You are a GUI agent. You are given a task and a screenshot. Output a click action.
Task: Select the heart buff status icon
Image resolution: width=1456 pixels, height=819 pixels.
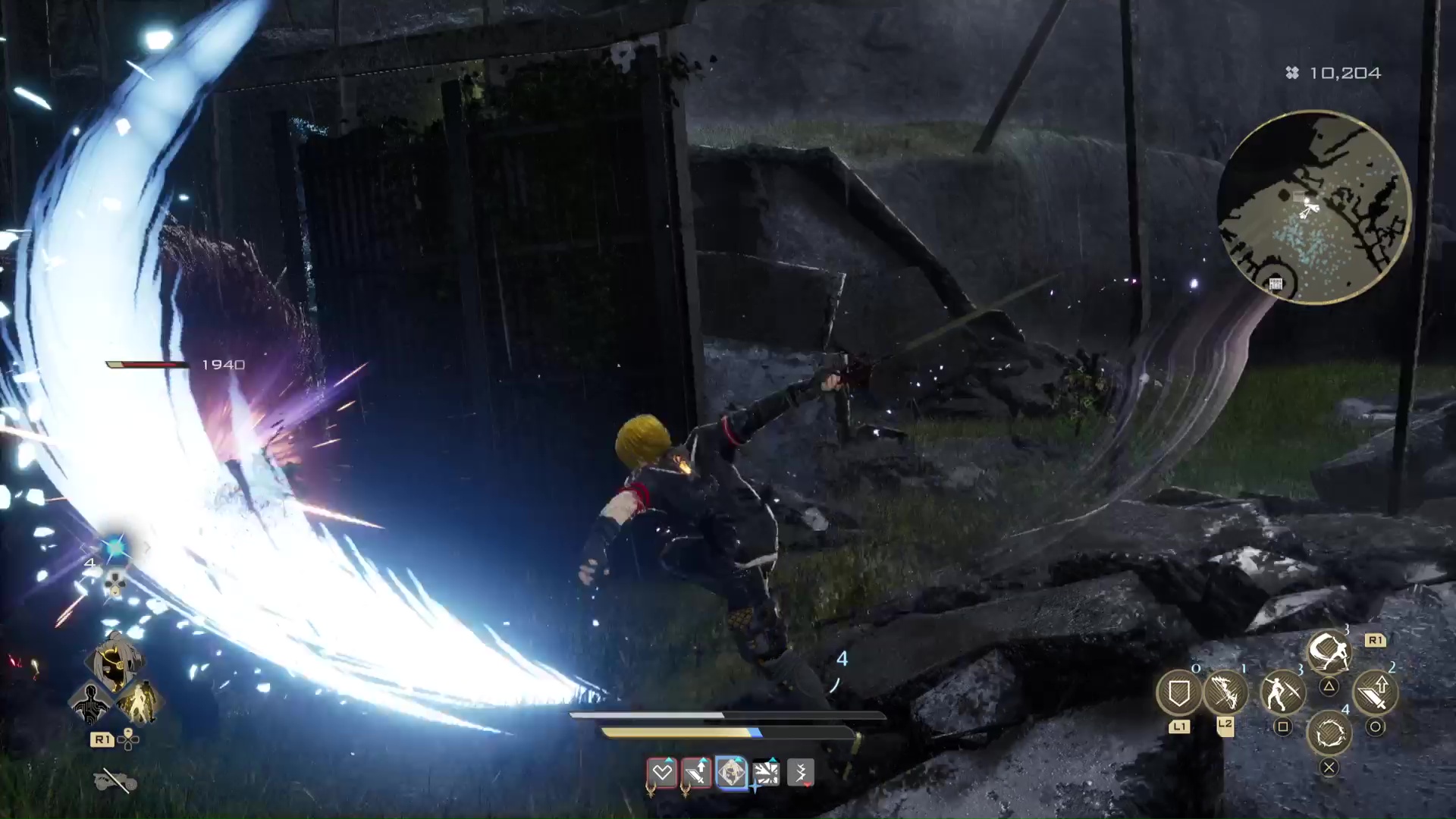[x=662, y=773]
